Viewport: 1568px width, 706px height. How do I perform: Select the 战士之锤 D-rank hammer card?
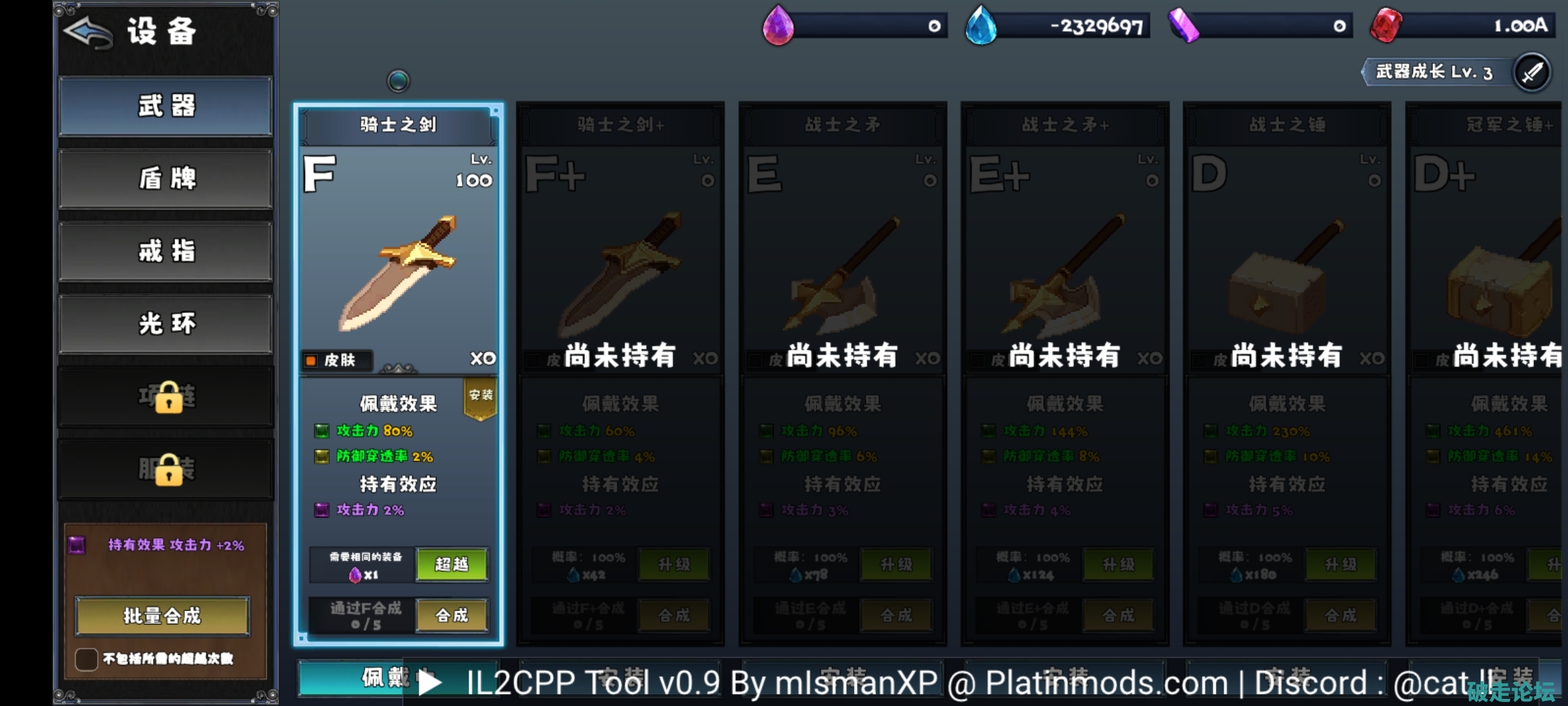[1286, 261]
